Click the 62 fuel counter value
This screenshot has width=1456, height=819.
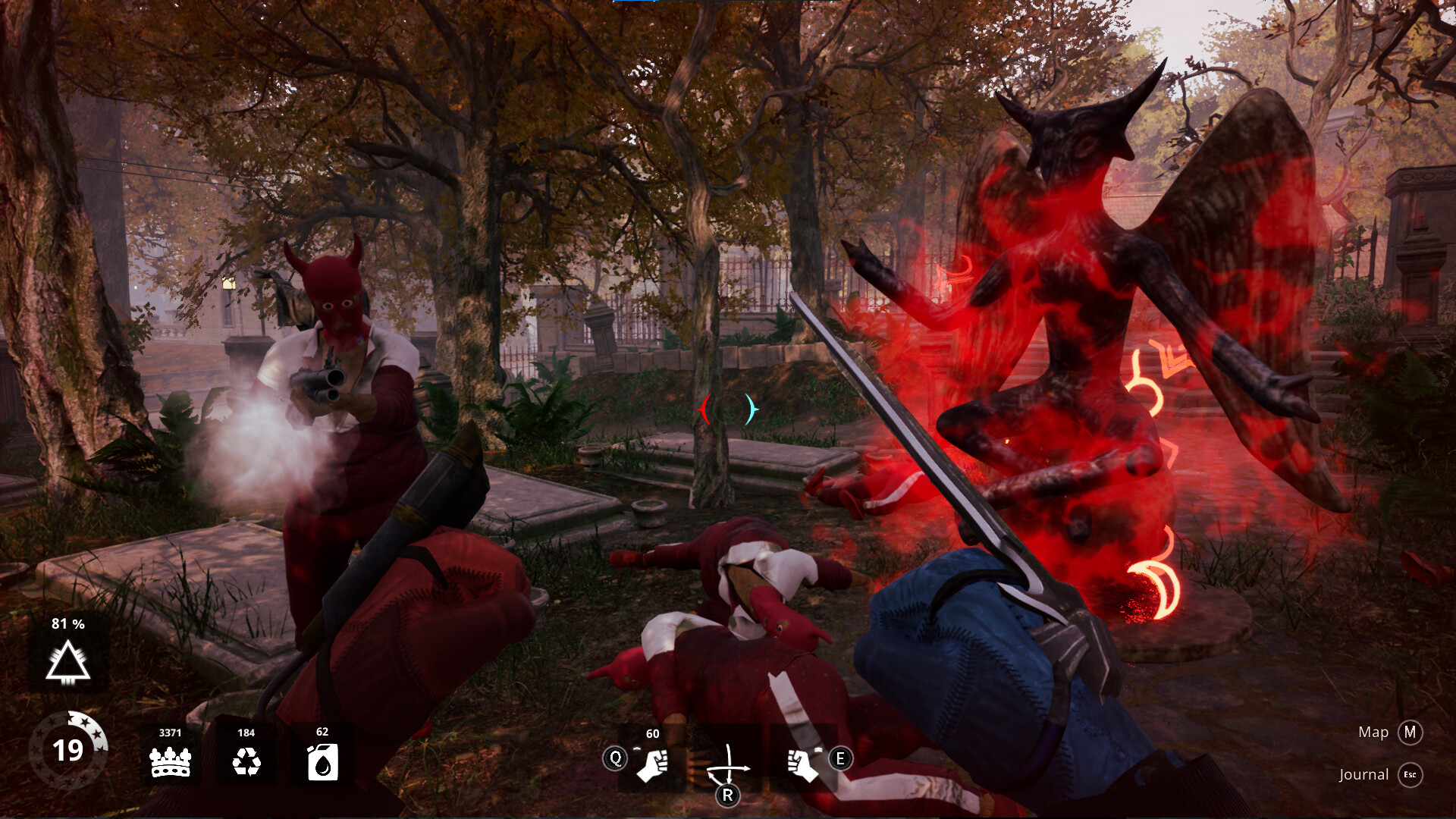click(322, 734)
